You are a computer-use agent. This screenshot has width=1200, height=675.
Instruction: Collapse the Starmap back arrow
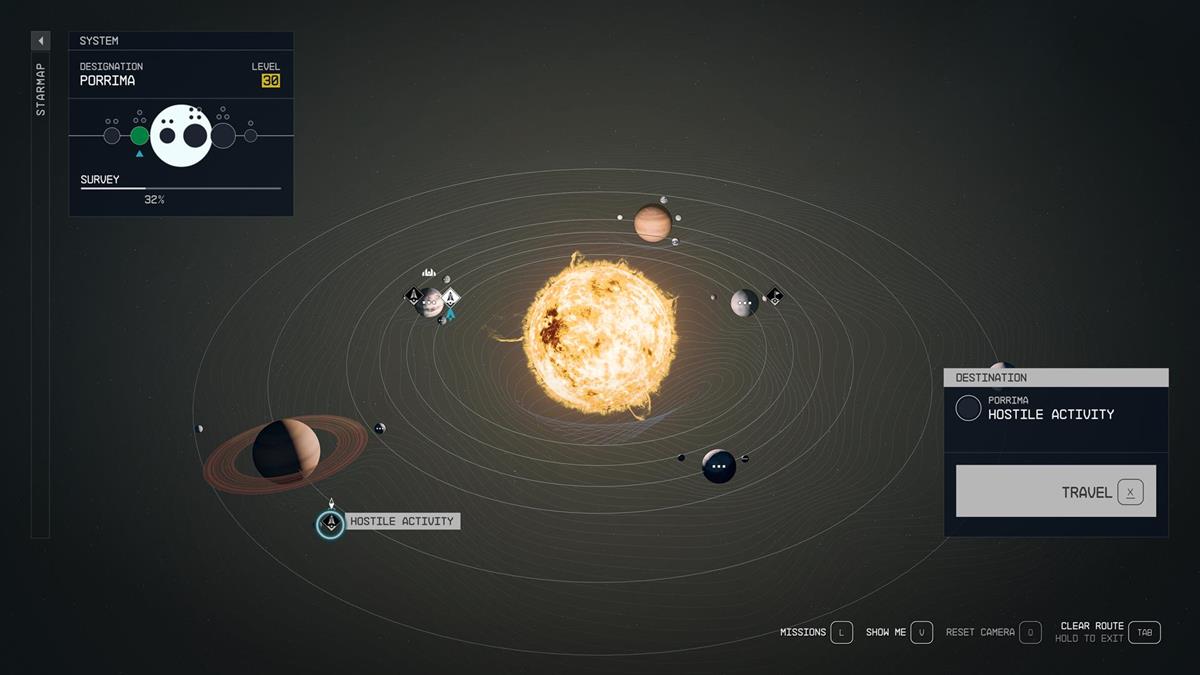pyautogui.click(x=41, y=41)
